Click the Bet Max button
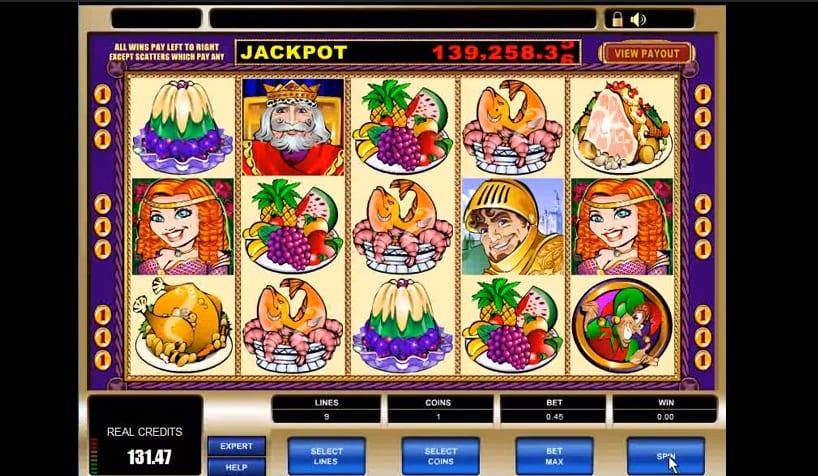Viewport: 818px width, 476px height. (554, 456)
